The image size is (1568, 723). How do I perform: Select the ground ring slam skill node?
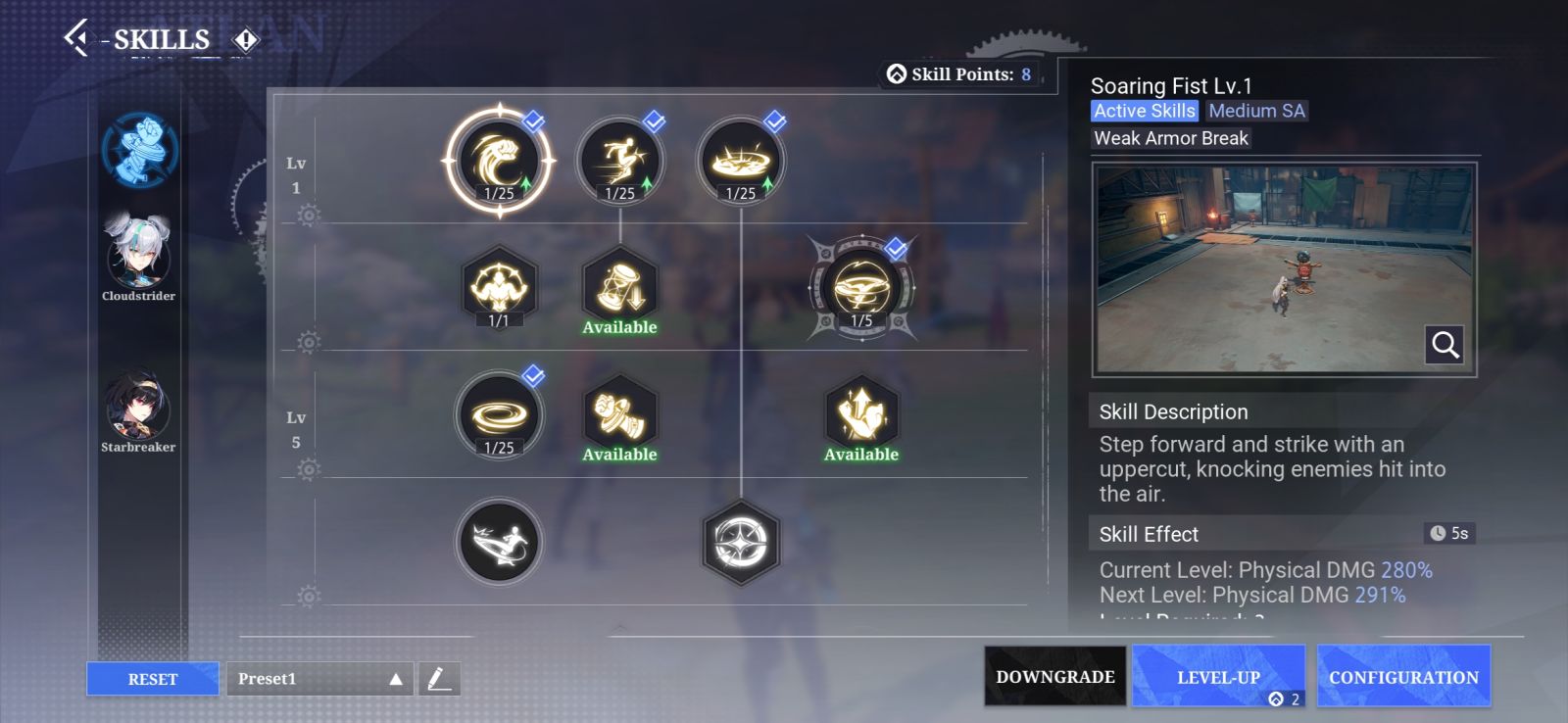pyautogui.click(x=741, y=161)
